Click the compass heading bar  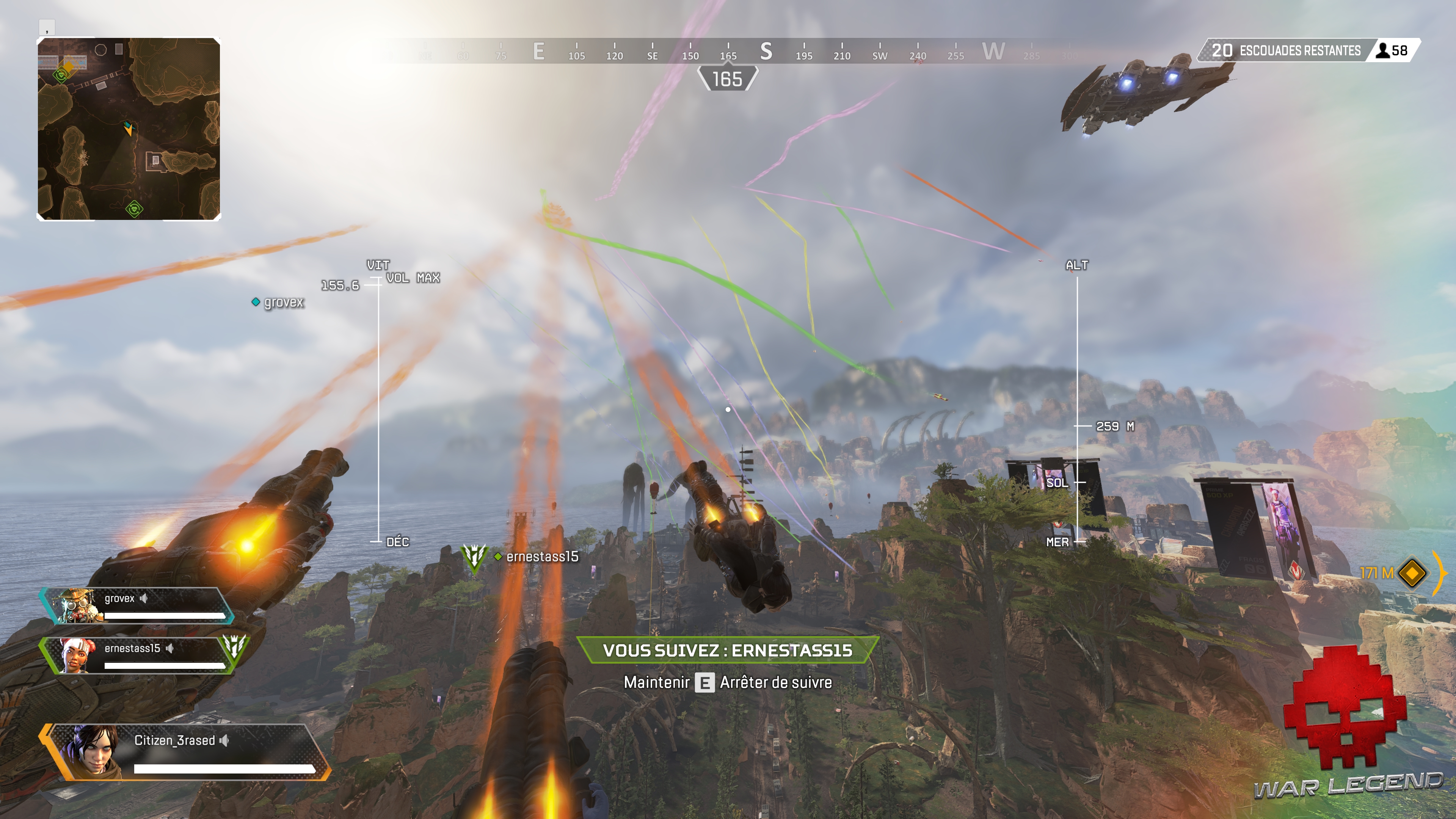coord(728,52)
